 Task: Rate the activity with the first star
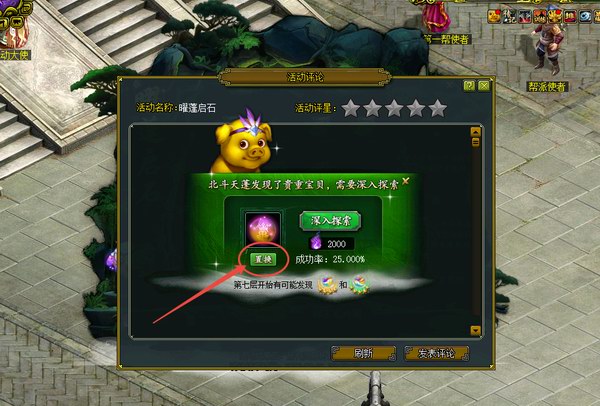350,108
